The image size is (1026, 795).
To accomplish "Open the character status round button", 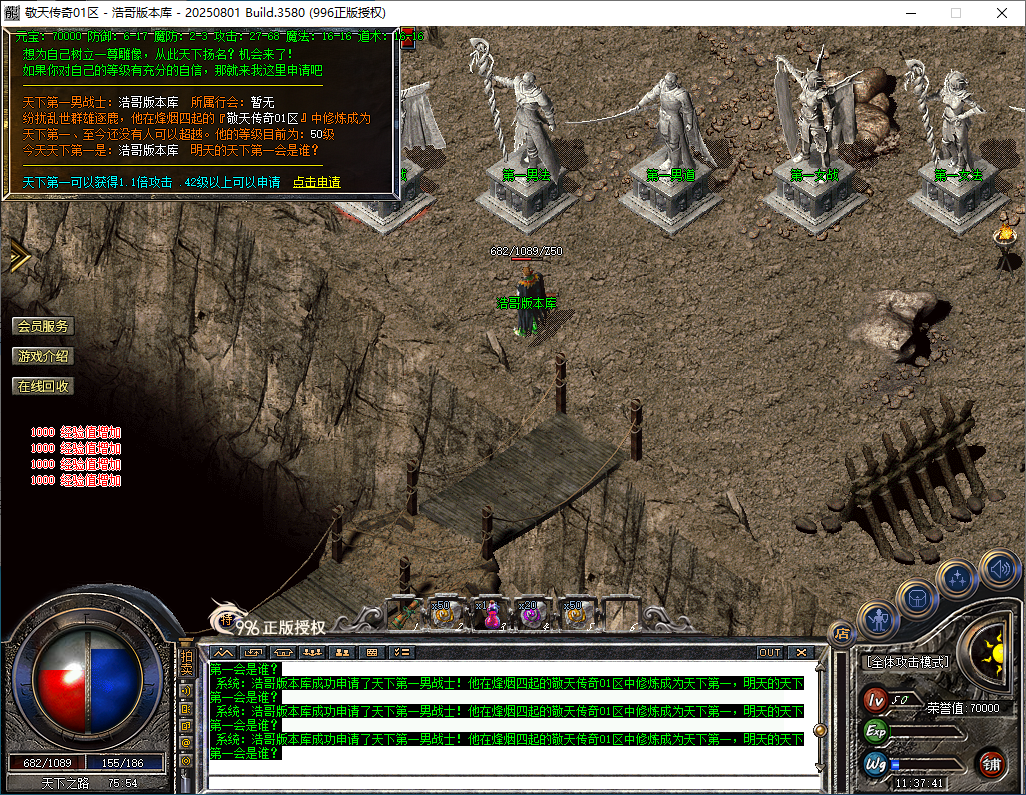I will (877, 621).
